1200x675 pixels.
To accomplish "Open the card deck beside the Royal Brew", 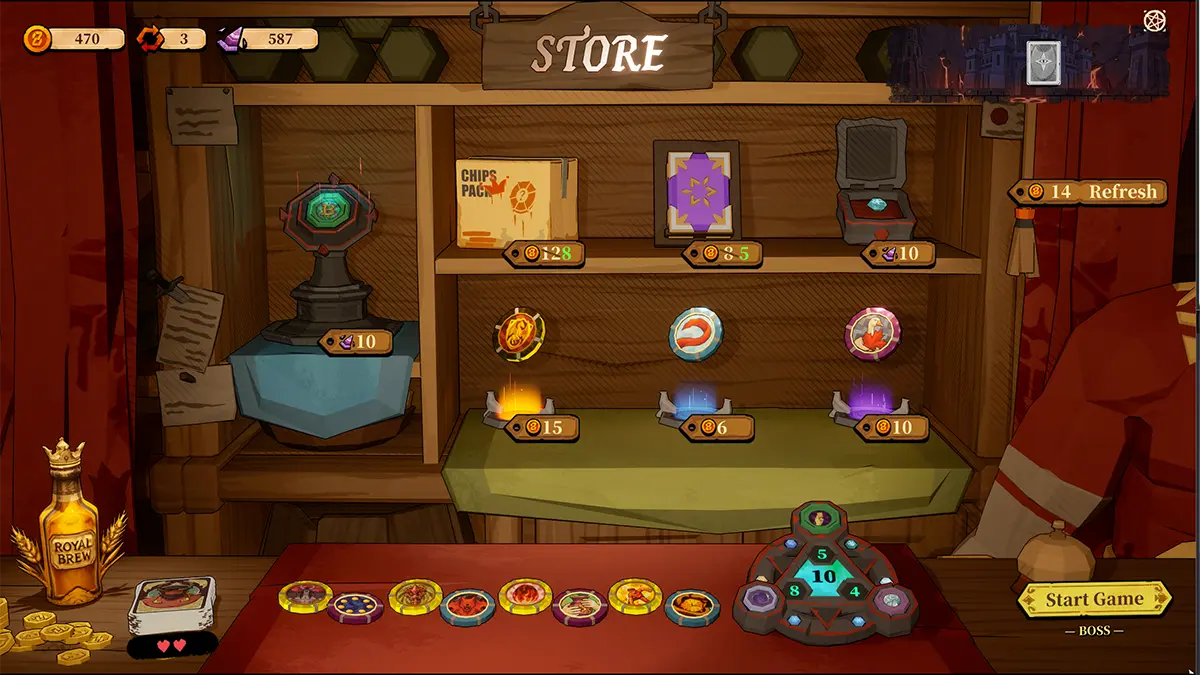I will click(x=171, y=603).
